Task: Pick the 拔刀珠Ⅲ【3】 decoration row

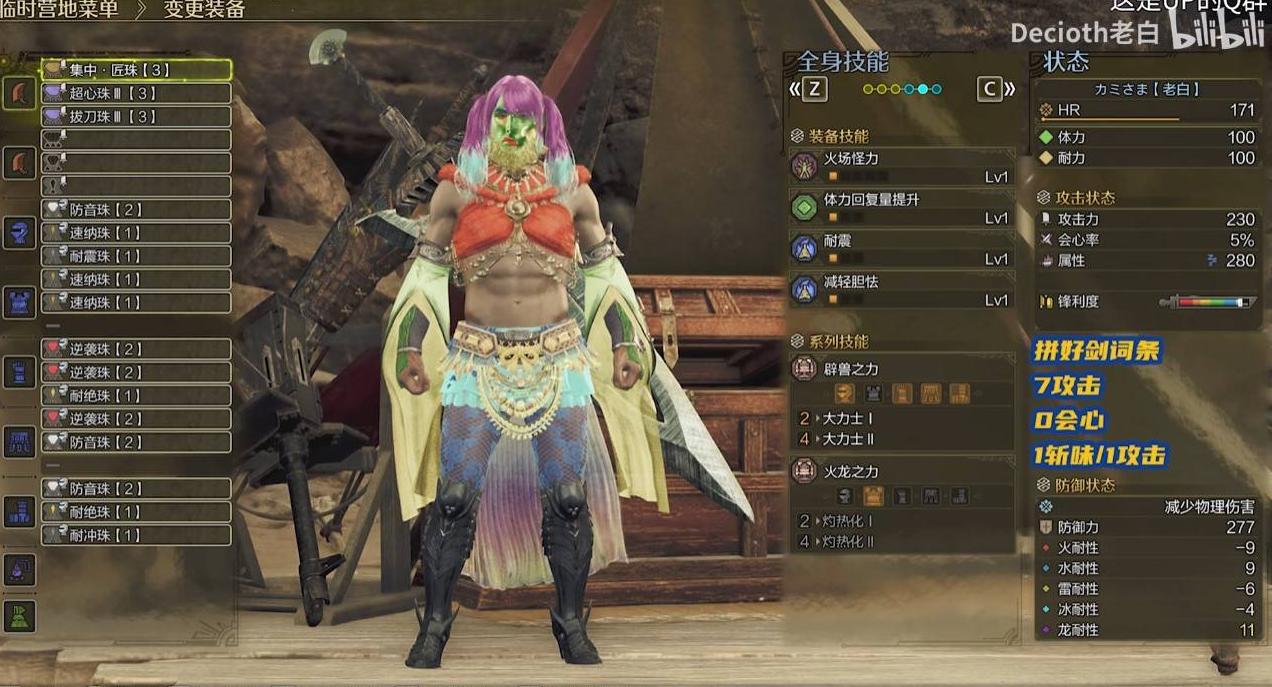Action: (x=136, y=117)
